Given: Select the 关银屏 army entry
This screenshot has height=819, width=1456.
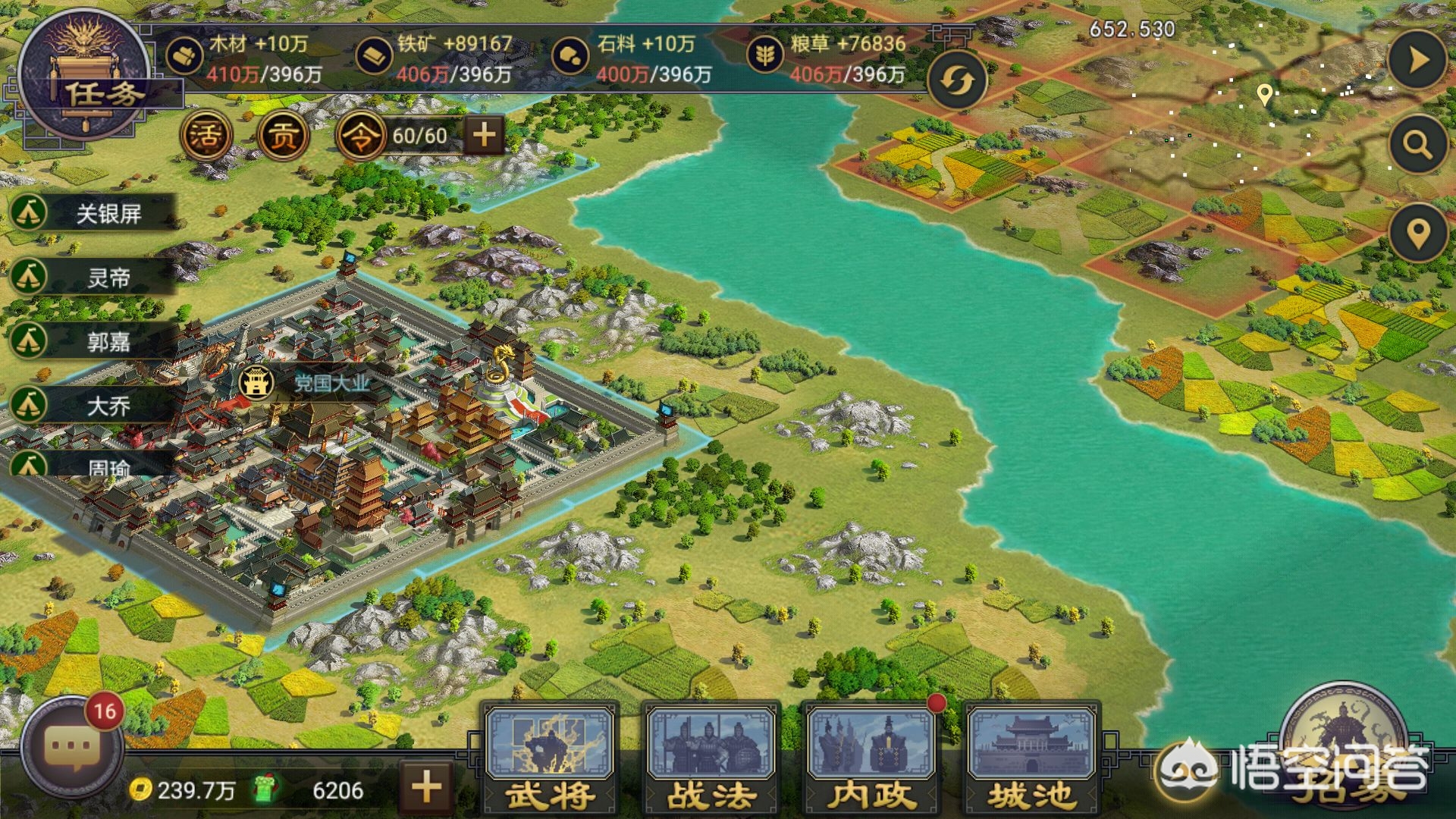Looking at the screenshot, I should 93,214.
